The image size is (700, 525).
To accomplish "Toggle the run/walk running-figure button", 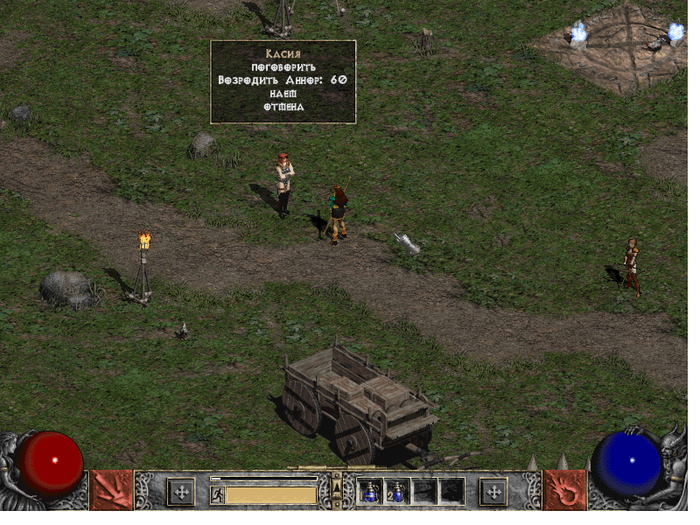I will pos(217,493).
